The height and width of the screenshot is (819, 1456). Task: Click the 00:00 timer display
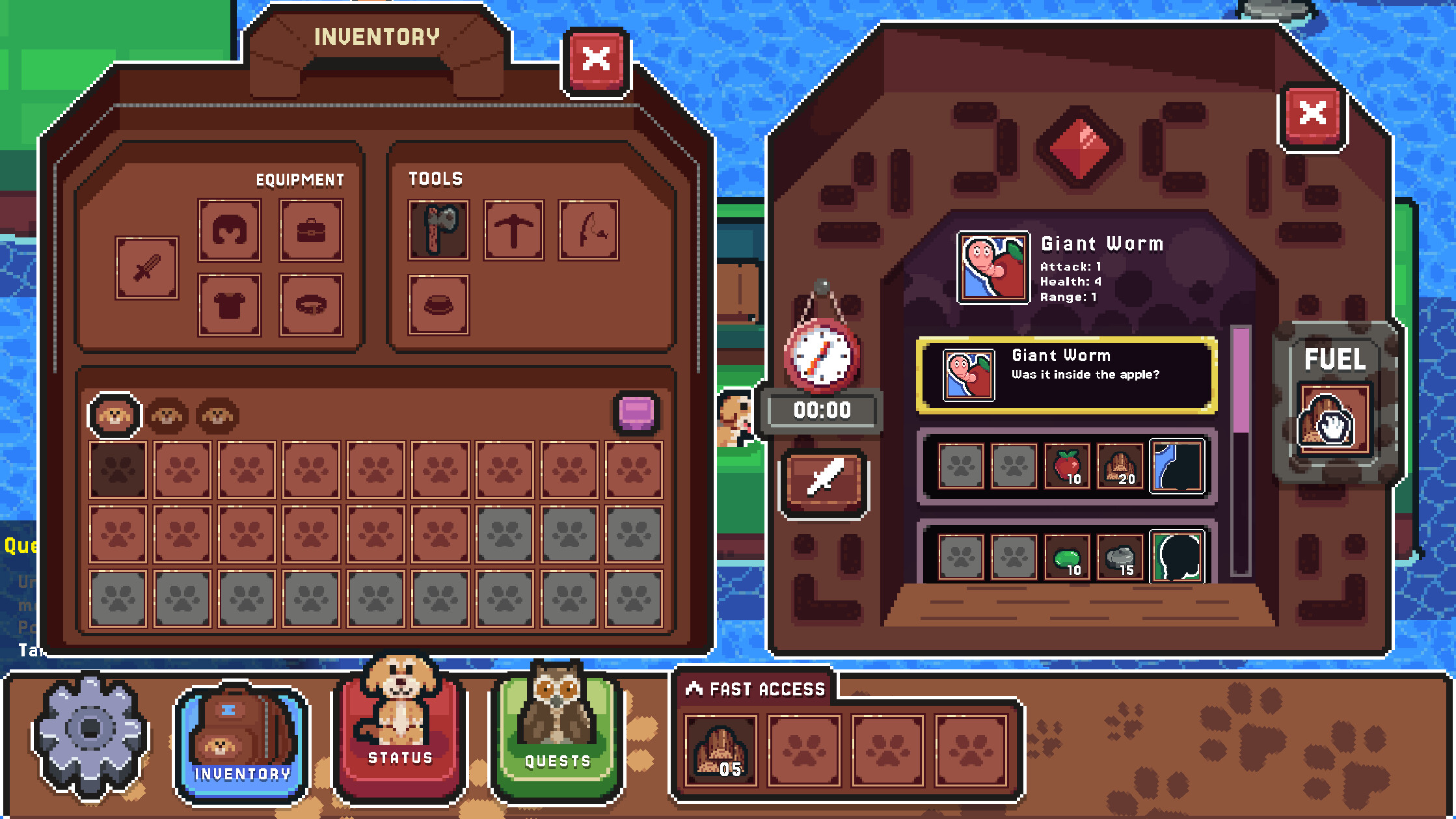click(x=822, y=410)
